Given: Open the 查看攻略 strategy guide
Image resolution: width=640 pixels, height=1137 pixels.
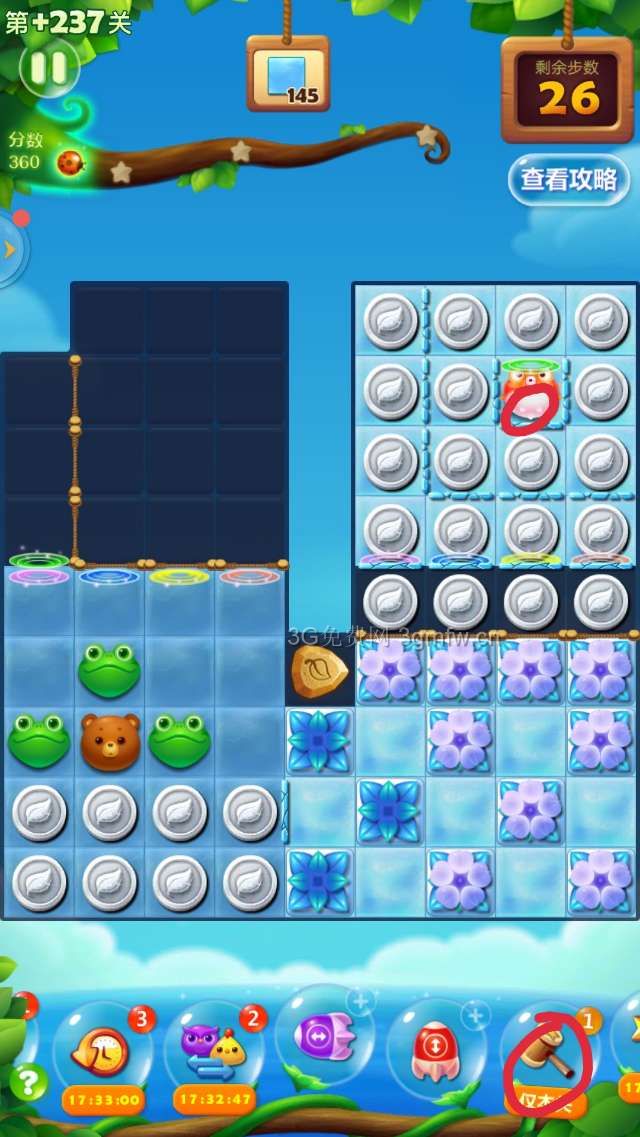Looking at the screenshot, I should [x=568, y=180].
